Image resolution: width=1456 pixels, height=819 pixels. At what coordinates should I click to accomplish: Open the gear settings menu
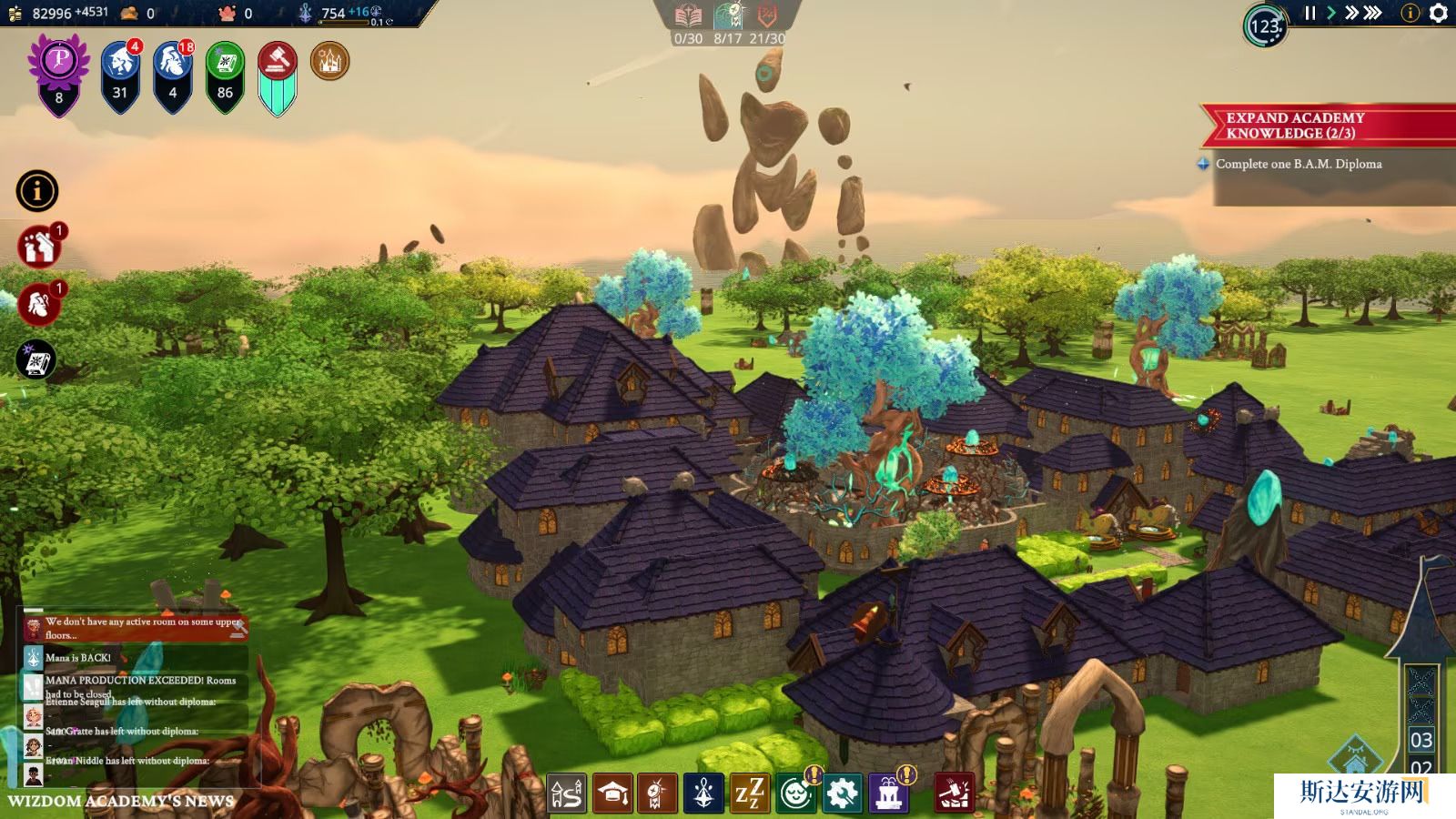click(1439, 13)
